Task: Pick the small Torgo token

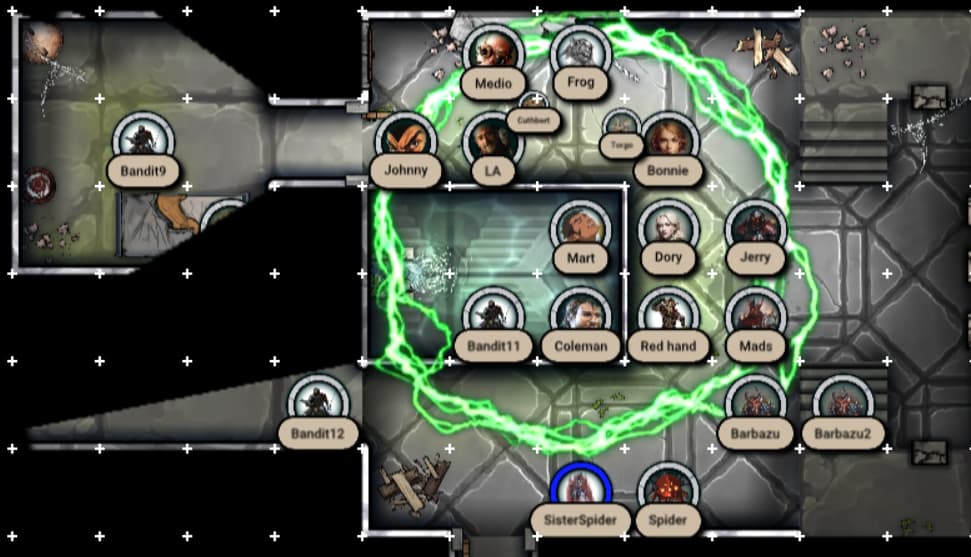Action: click(621, 126)
